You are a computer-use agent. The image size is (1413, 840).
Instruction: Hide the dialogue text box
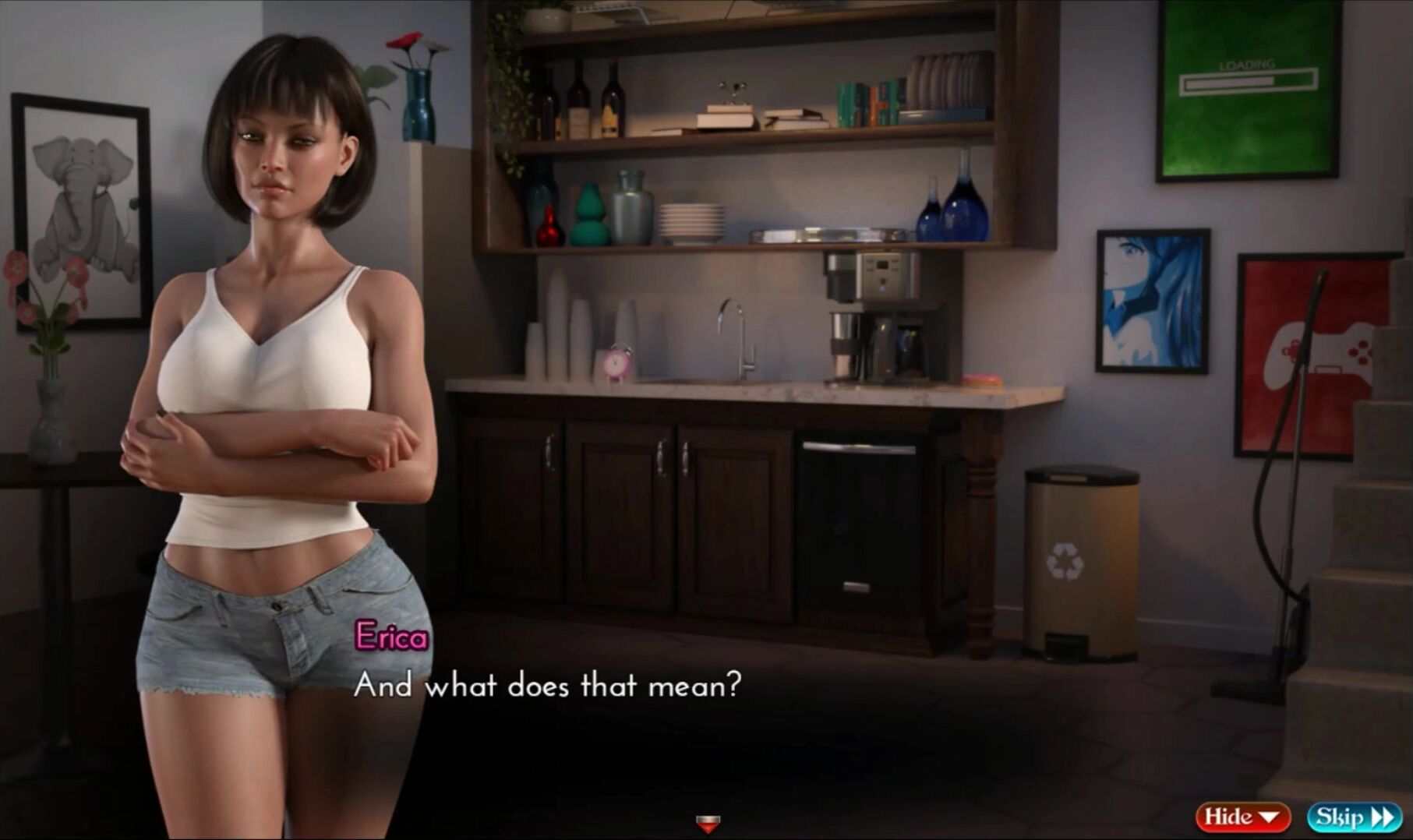(1242, 817)
